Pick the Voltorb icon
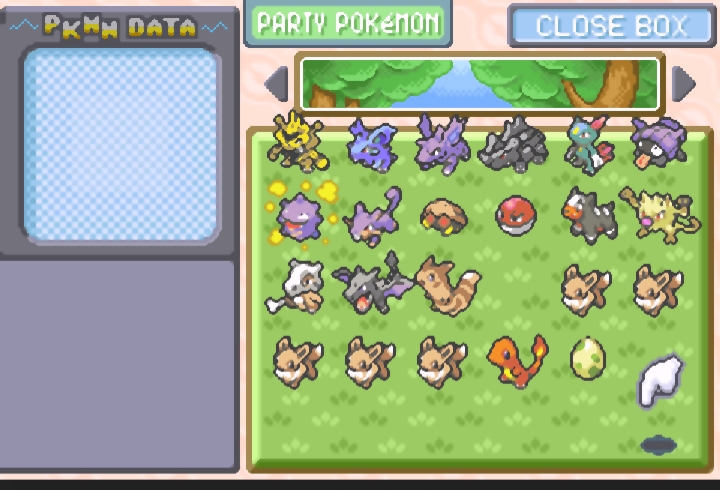The height and width of the screenshot is (490, 720). coord(513,214)
